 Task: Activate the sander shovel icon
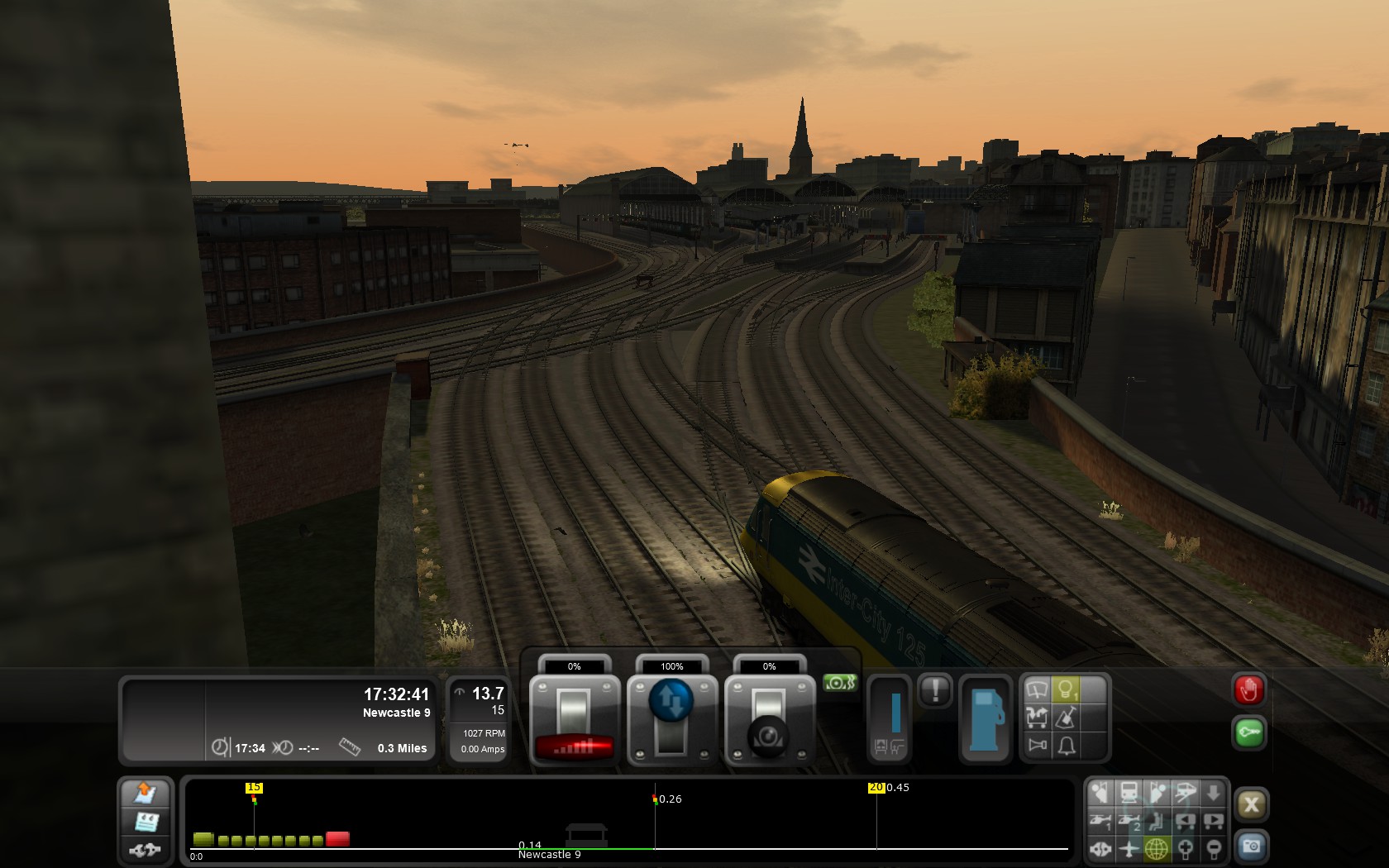coord(1066,718)
